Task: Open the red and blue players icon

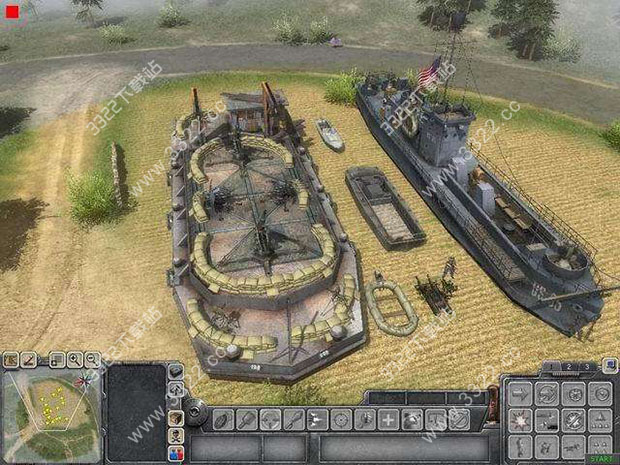Action: click(176, 452)
